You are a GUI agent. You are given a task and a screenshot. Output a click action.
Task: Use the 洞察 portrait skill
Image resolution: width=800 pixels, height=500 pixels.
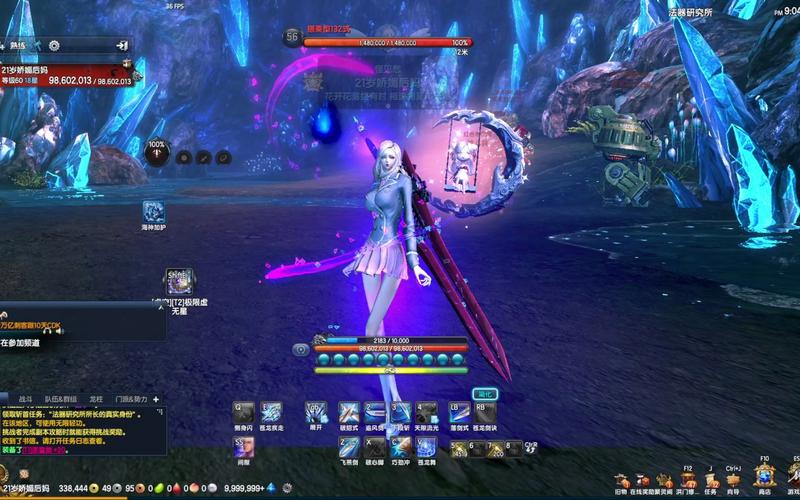point(244,447)
